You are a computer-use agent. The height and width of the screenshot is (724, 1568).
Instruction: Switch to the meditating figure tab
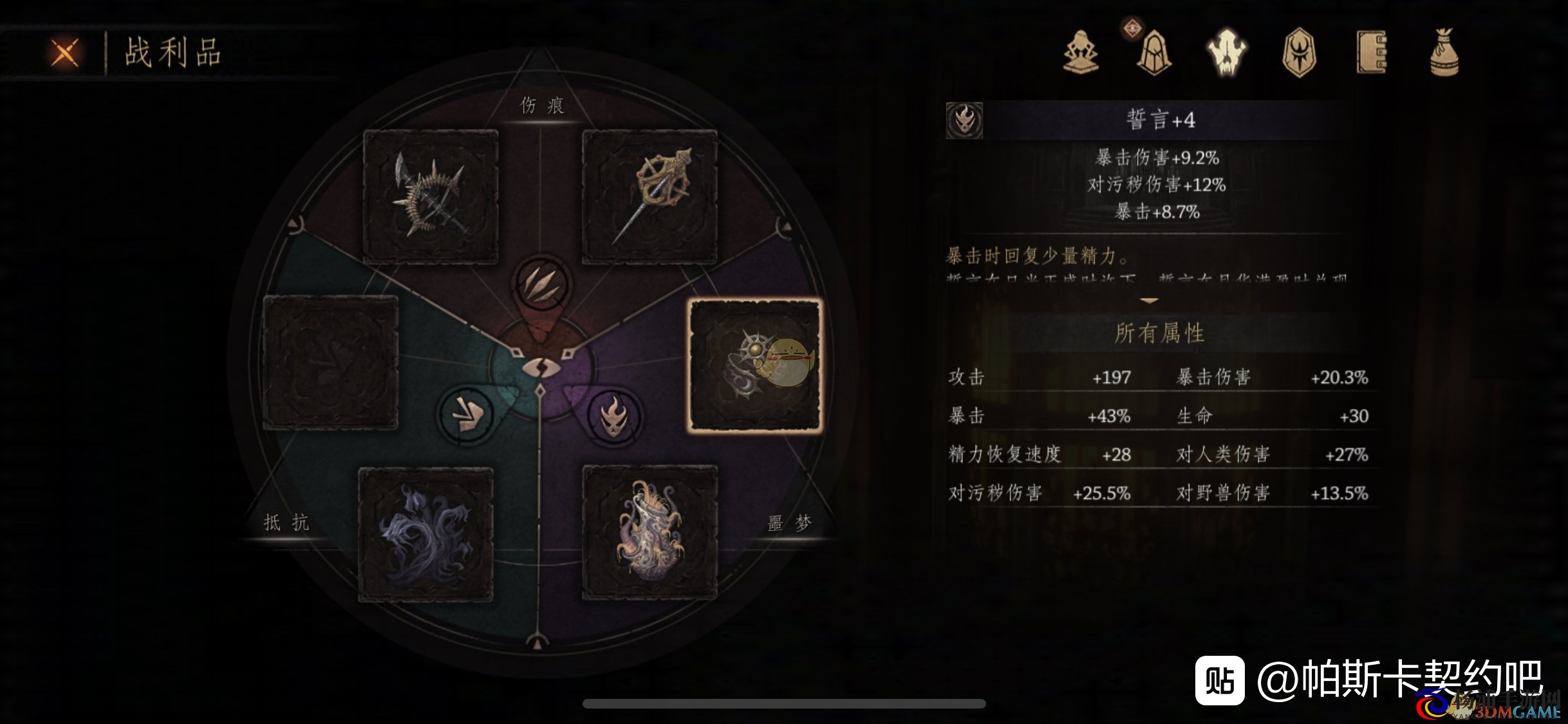coord(1081,52)
